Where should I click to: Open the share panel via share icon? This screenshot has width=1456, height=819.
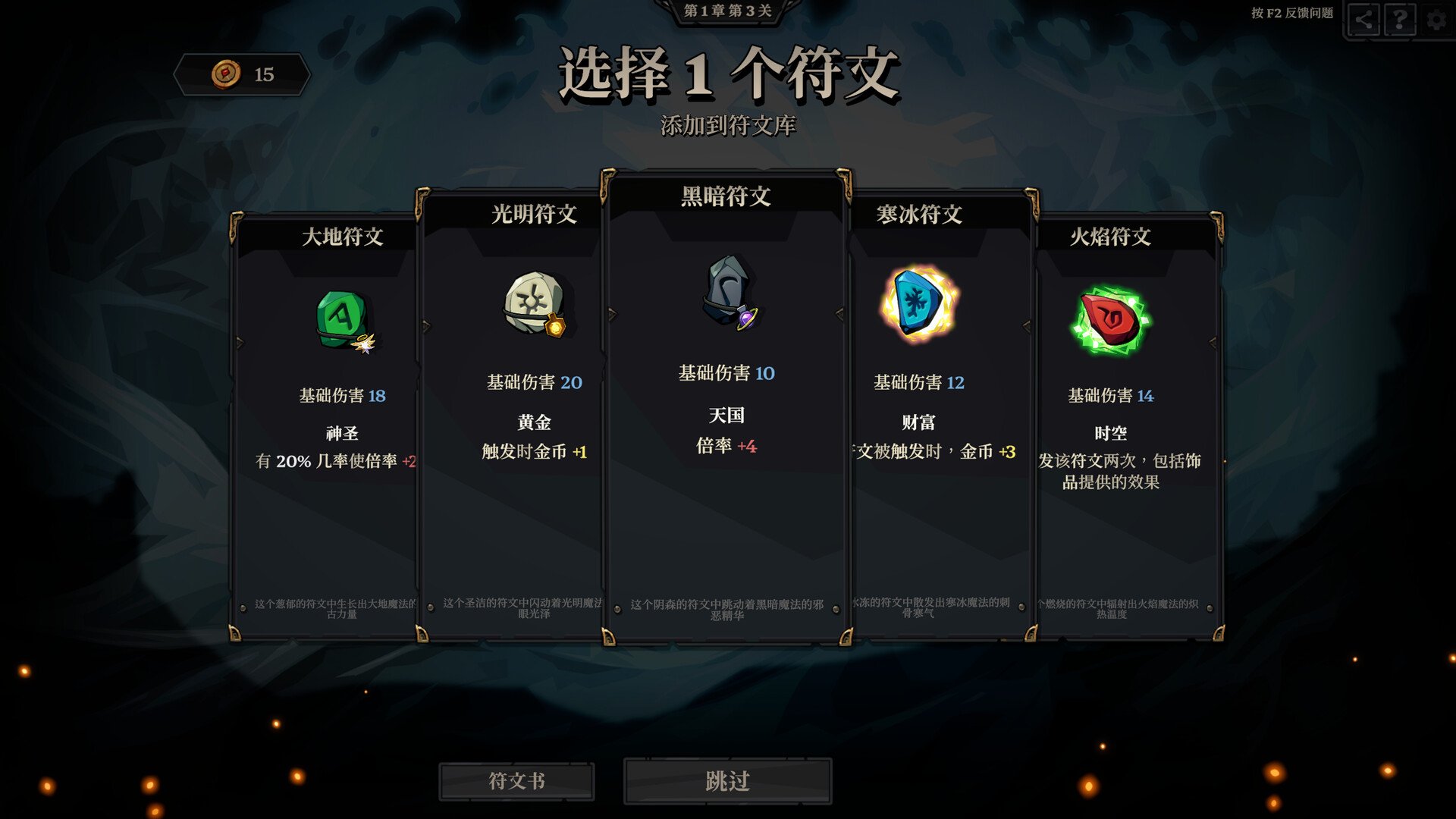click(x=1364, y=20)
